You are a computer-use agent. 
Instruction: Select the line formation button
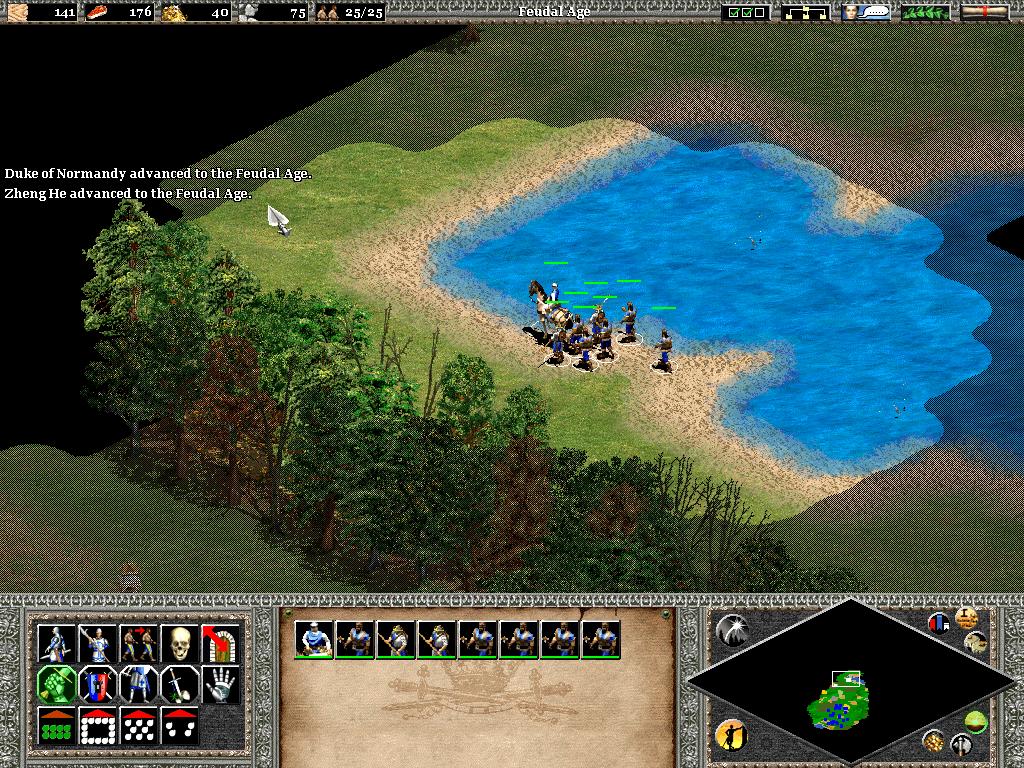(x=55, y=726)
